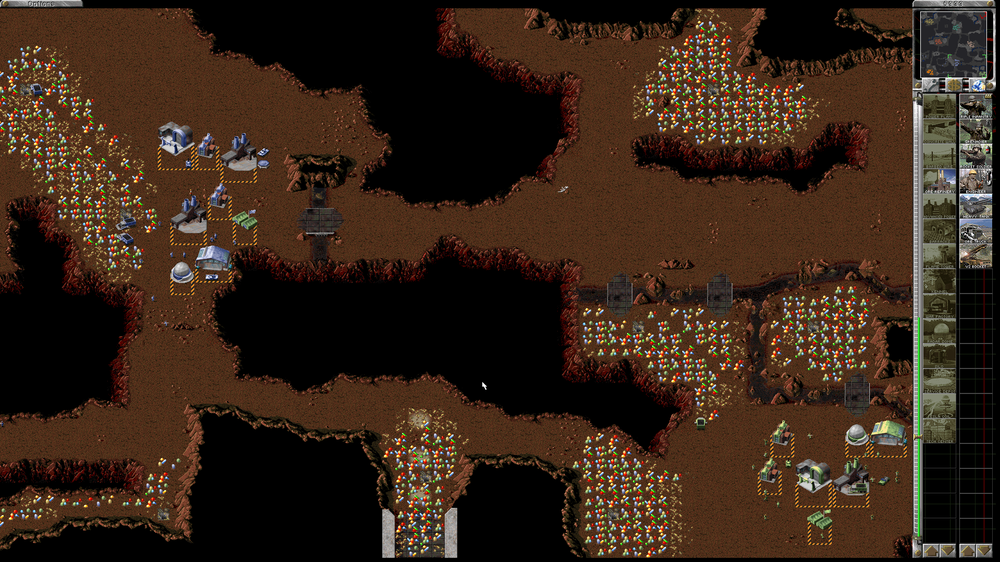
Task: Train an Engineer
Action: coord(976,181)
